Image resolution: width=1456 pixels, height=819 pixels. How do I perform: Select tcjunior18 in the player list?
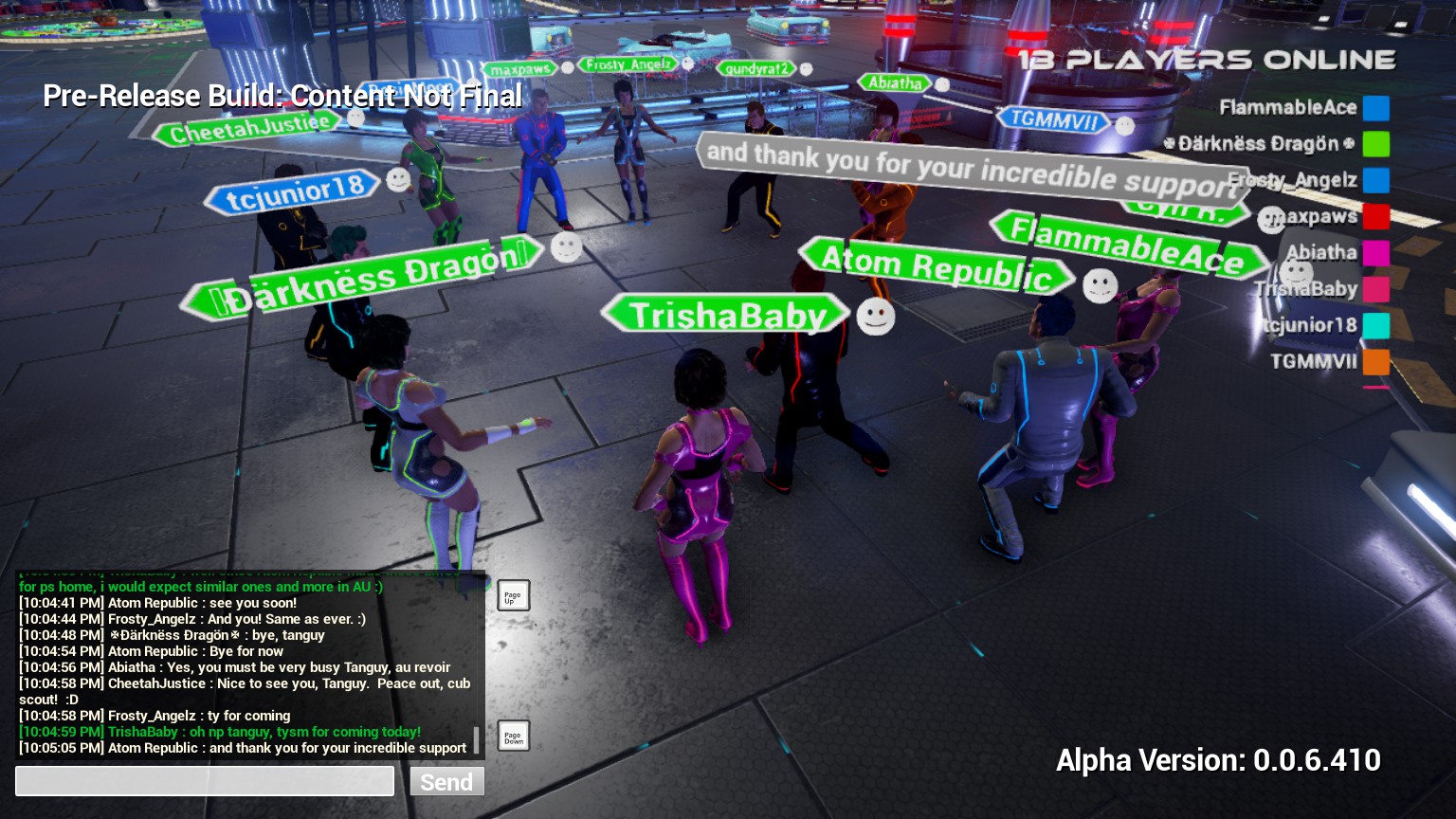tap(1311, 325)
